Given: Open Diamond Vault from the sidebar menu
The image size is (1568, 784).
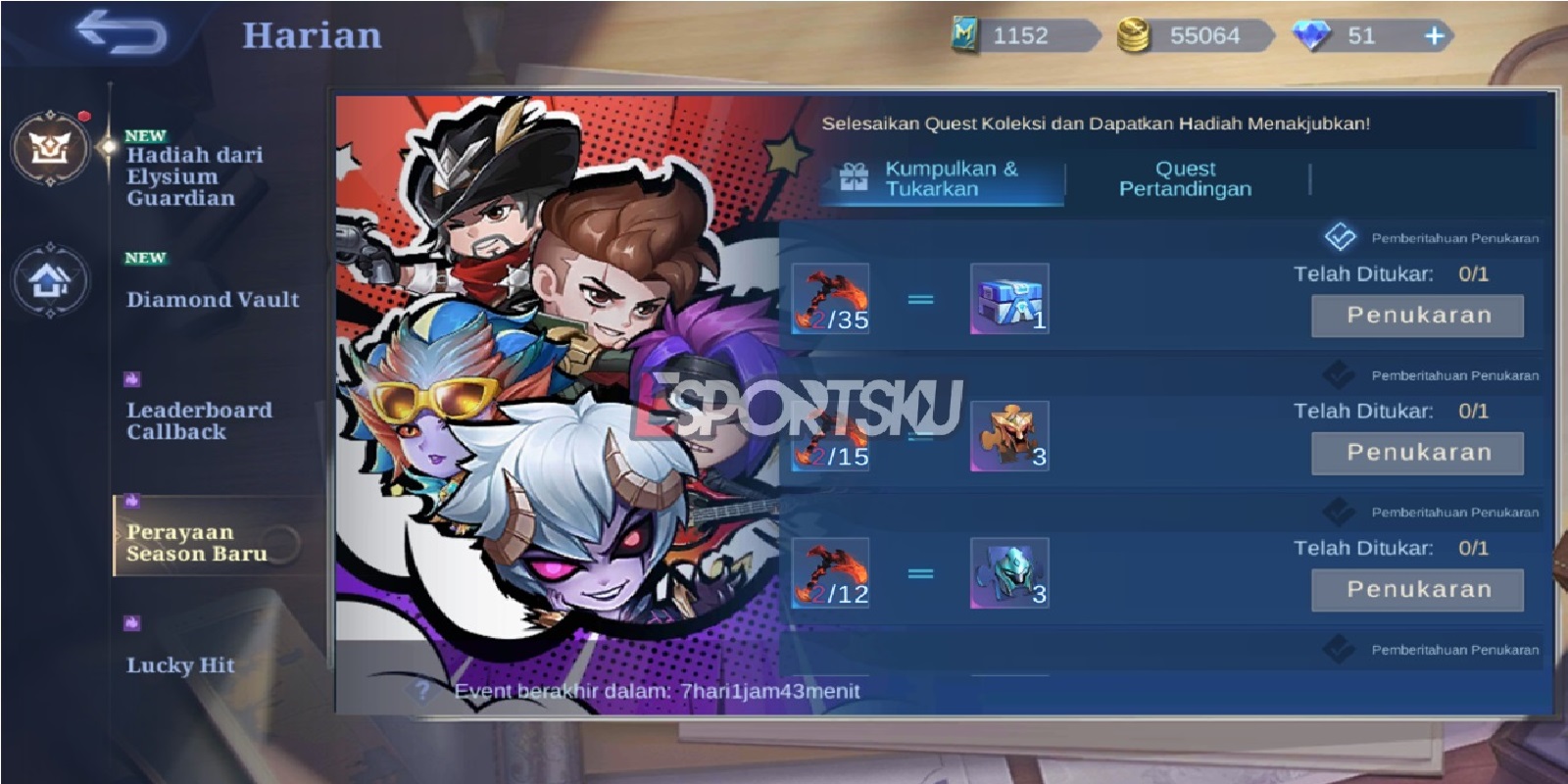Looking at the screenshot, I should point(212,301).
